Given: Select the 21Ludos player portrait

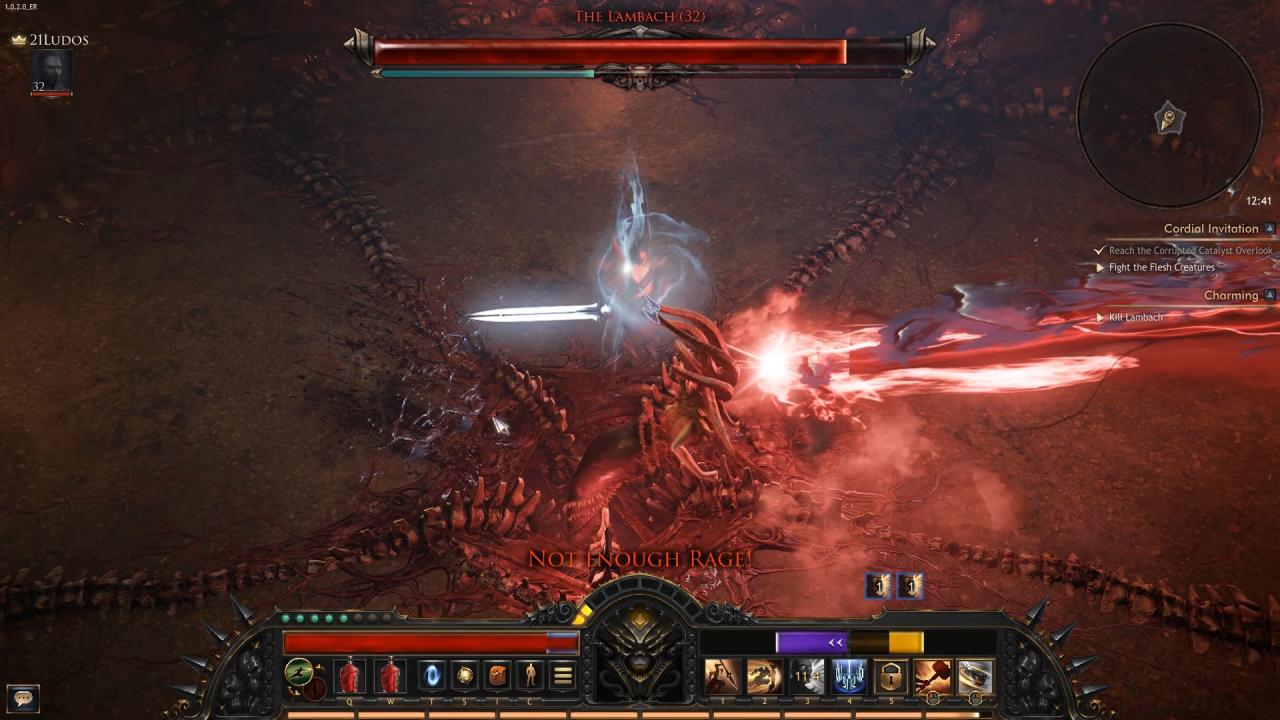Looking at the screenshot, I should click(x=51, y=72).
